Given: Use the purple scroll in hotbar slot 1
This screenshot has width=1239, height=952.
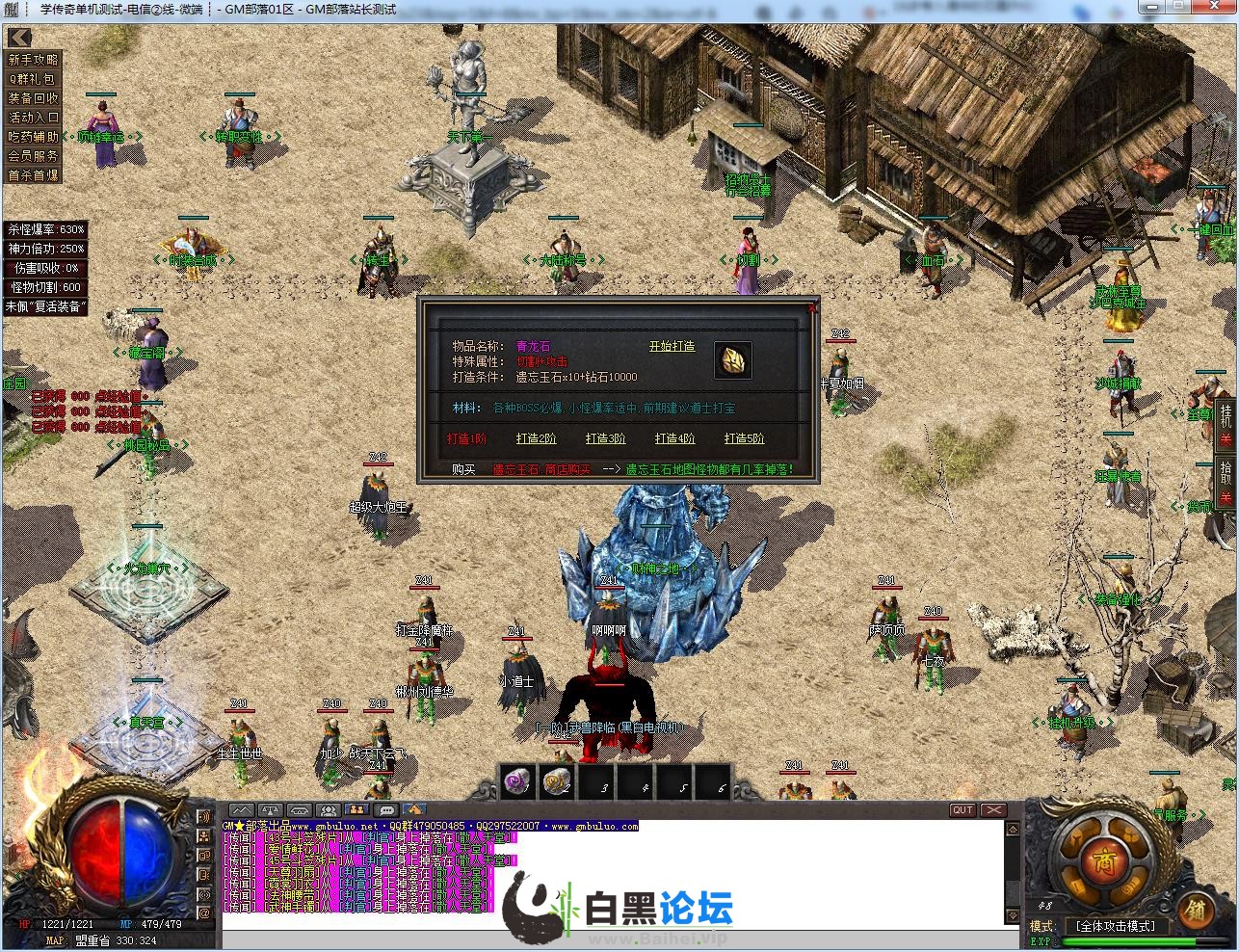Looking at the screenshot, I should point(517,781).
